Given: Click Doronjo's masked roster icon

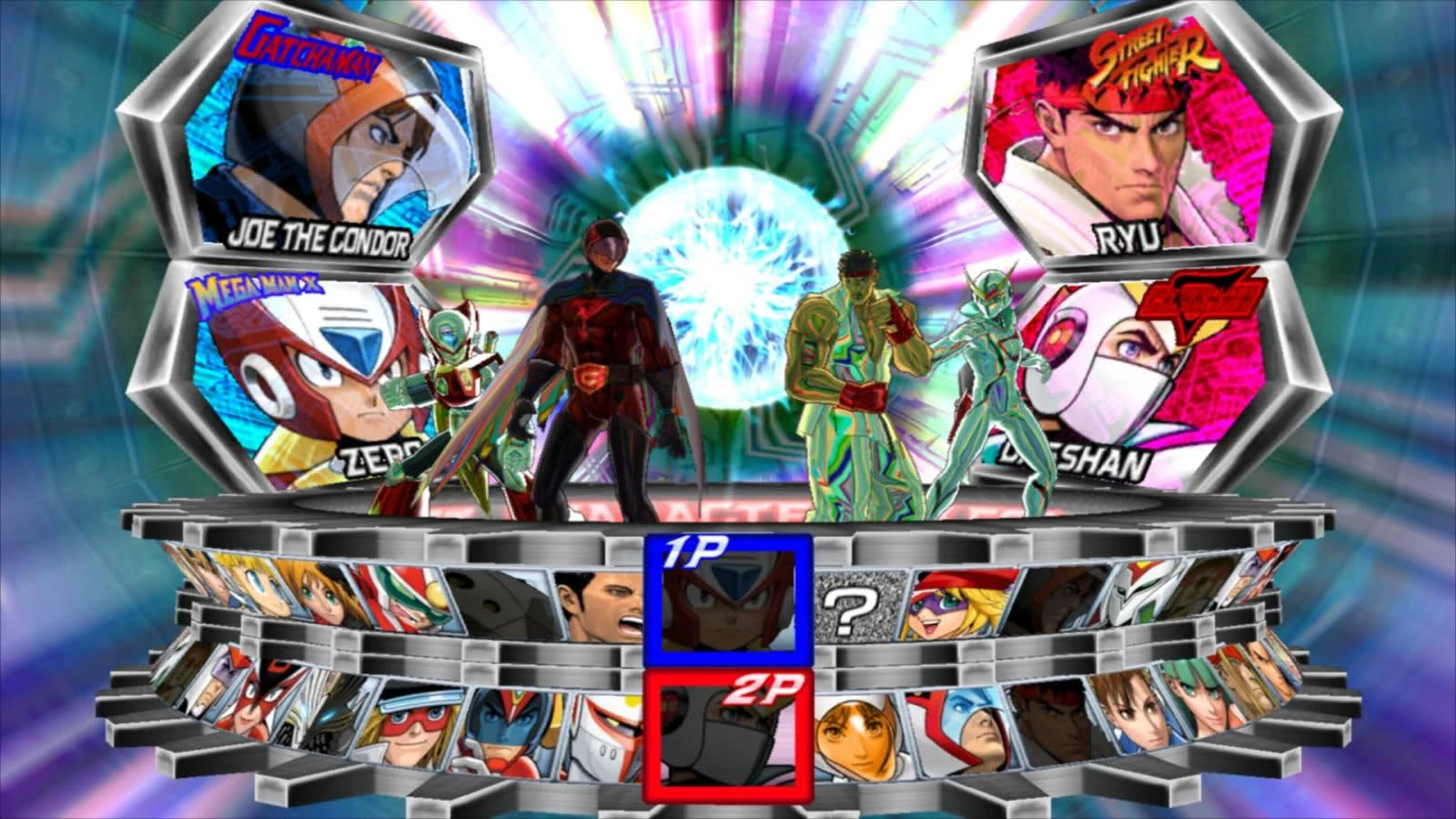Looking at the screenshot, I should [960, 605].
